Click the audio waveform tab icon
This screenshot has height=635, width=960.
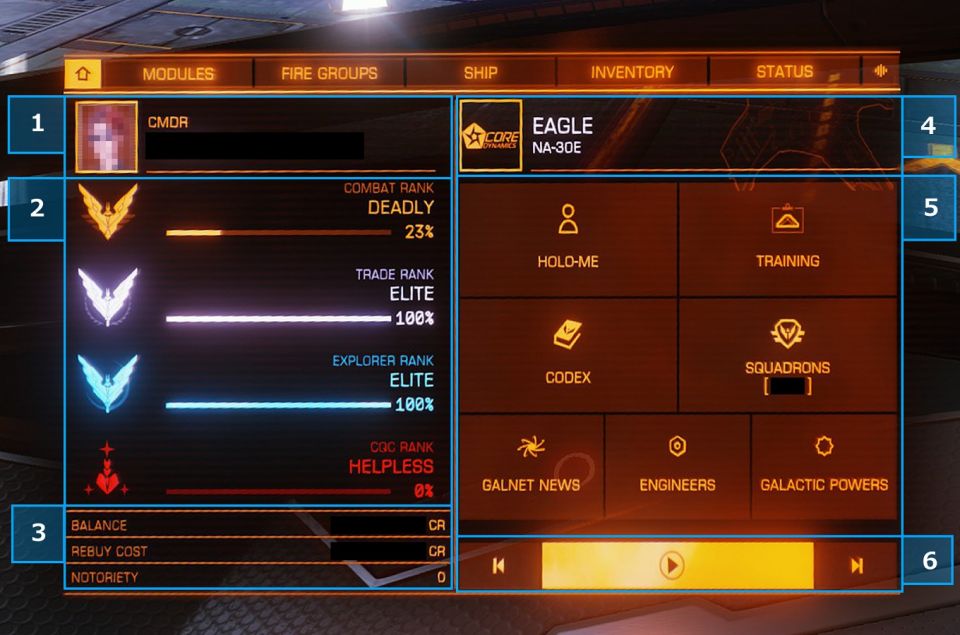pos(881,72)
